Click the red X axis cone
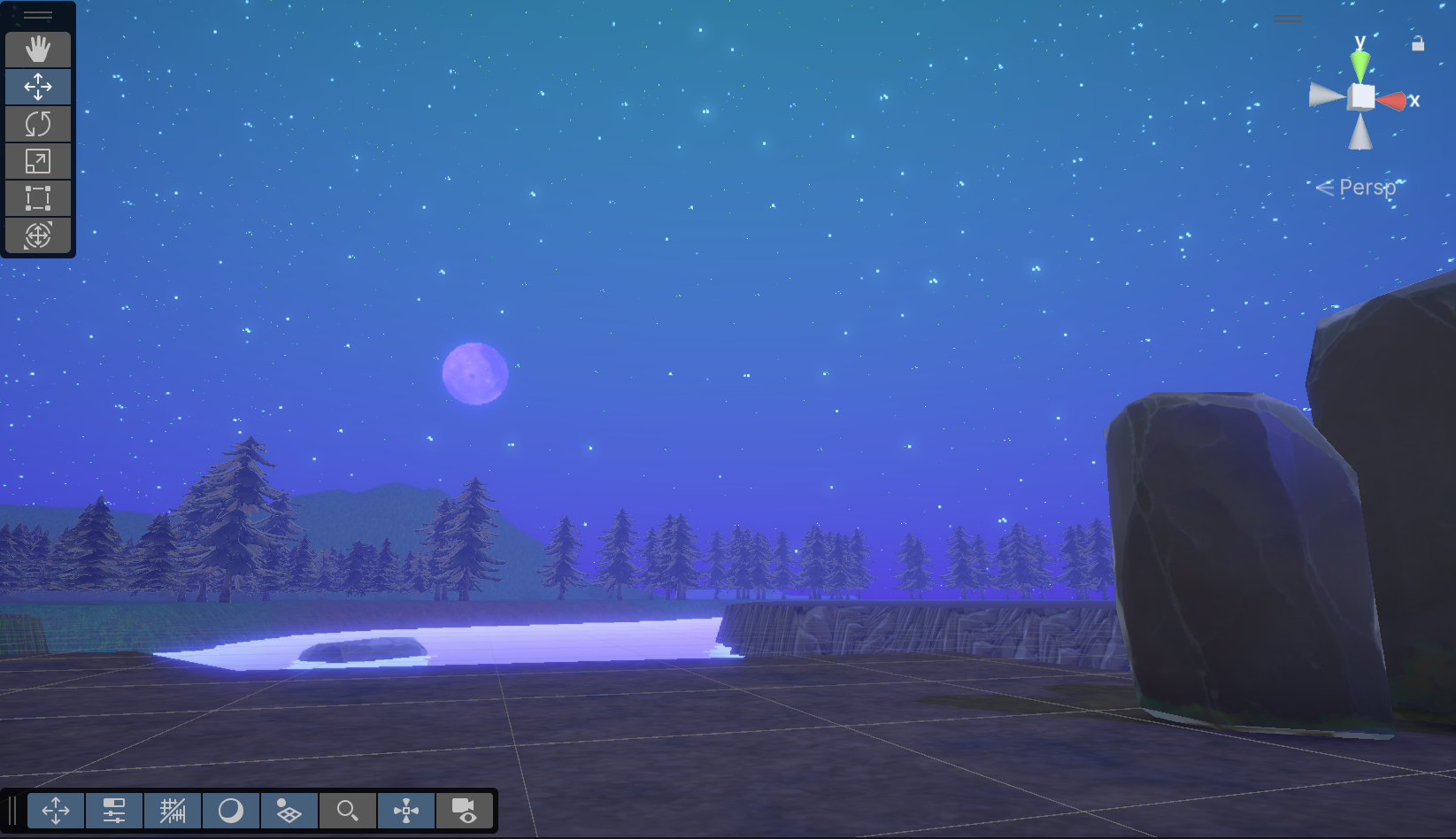This screenshot has width=1456, height=839. tap(1391, 101)
